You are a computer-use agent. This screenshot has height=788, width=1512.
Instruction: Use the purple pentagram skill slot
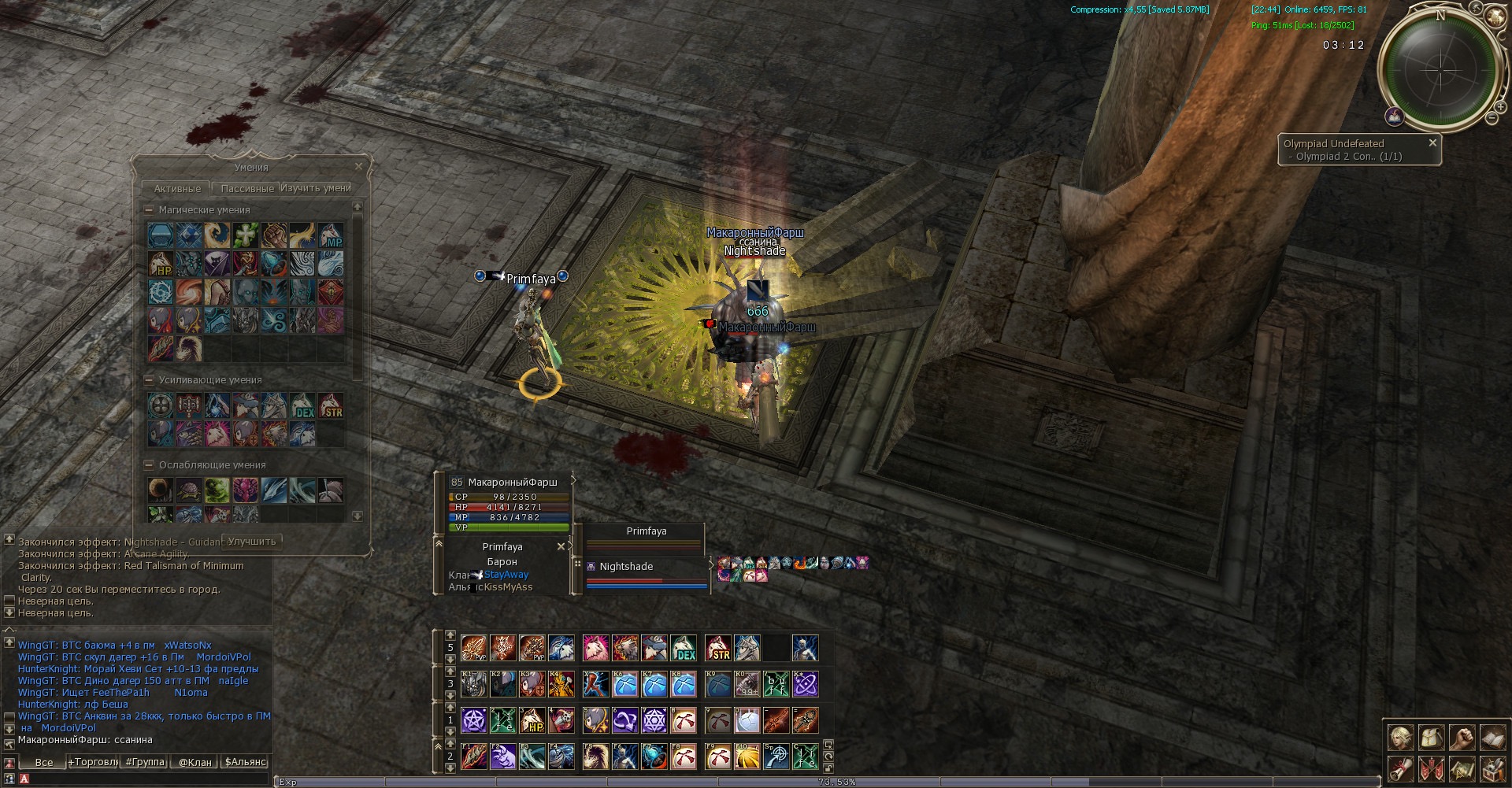pyautogui.click(x=474, y=720)
